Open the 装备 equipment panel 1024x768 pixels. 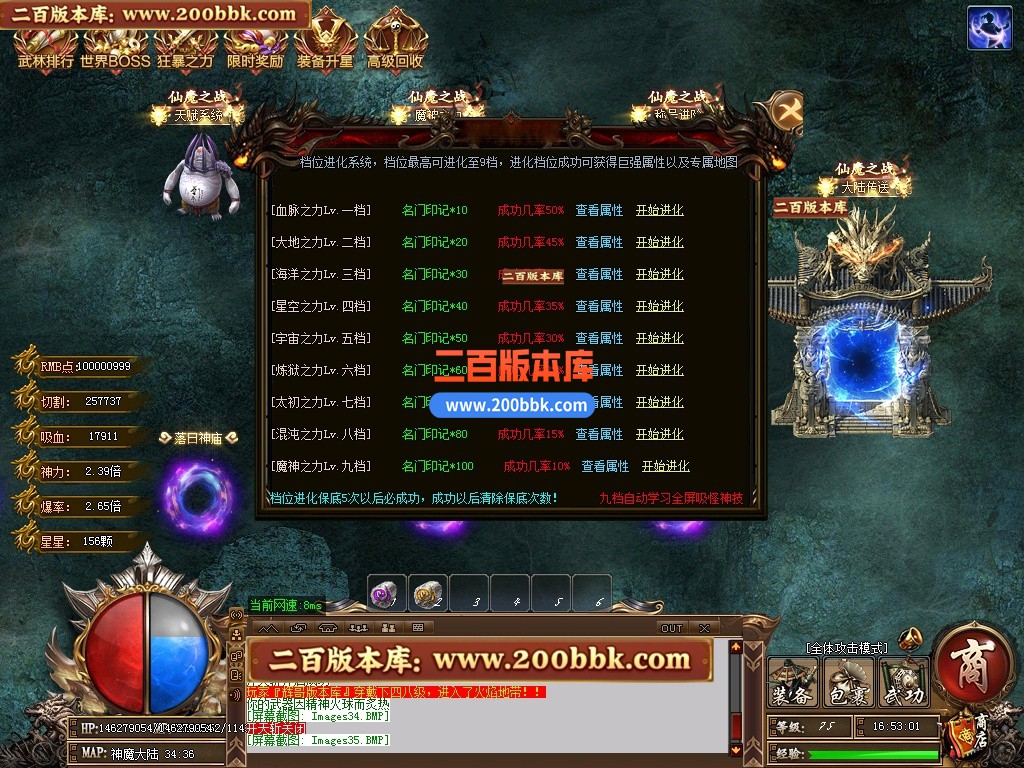792,683
